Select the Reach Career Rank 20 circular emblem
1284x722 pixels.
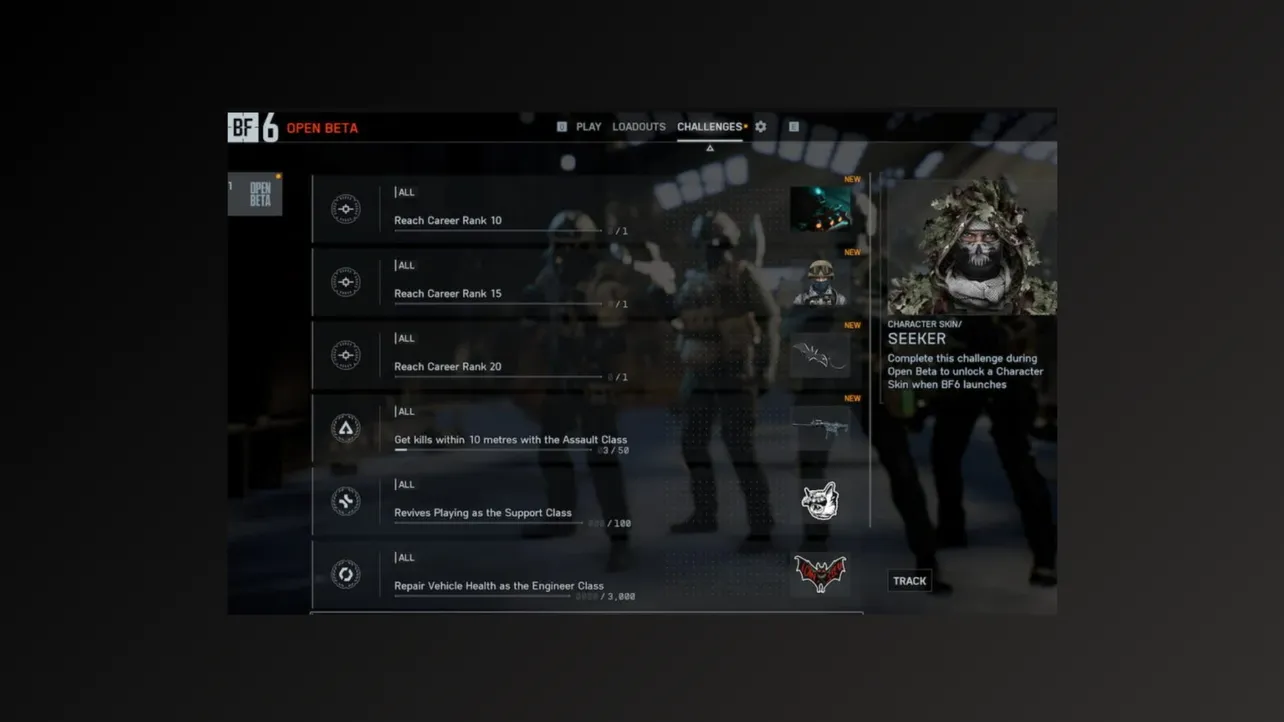(345, 354)
